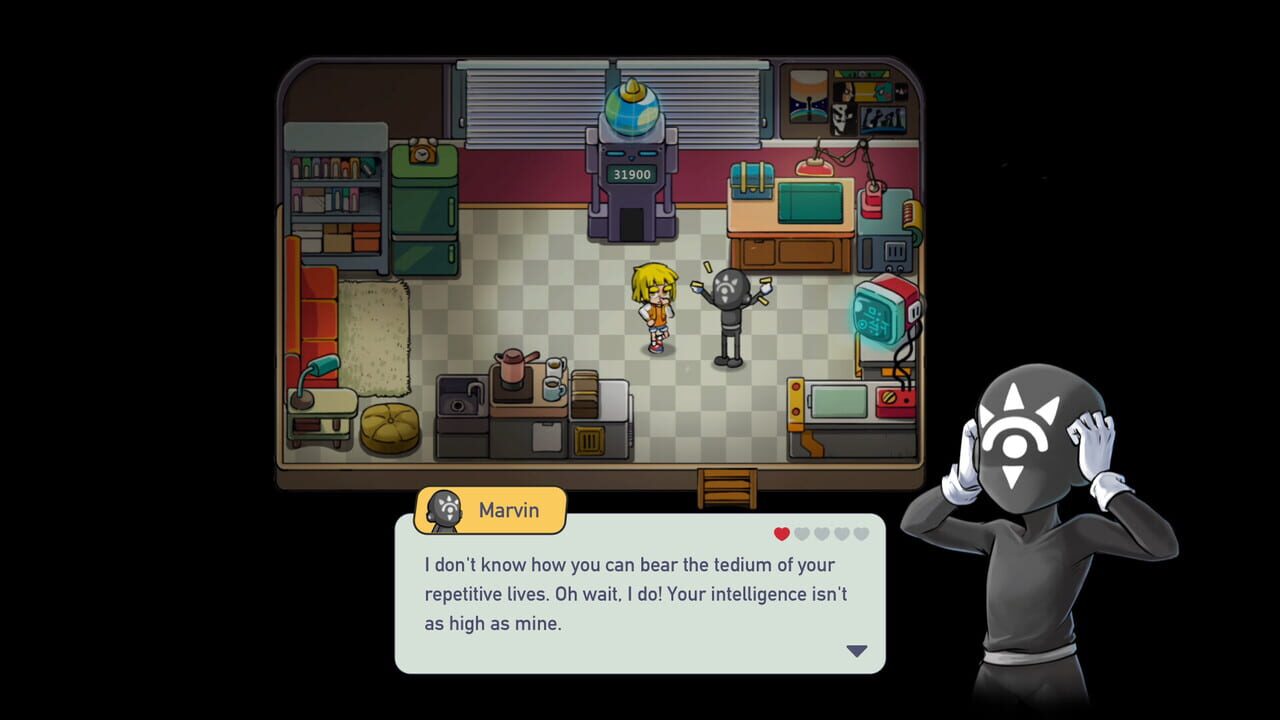Toggle the first red heart indicator

[781, 533]
